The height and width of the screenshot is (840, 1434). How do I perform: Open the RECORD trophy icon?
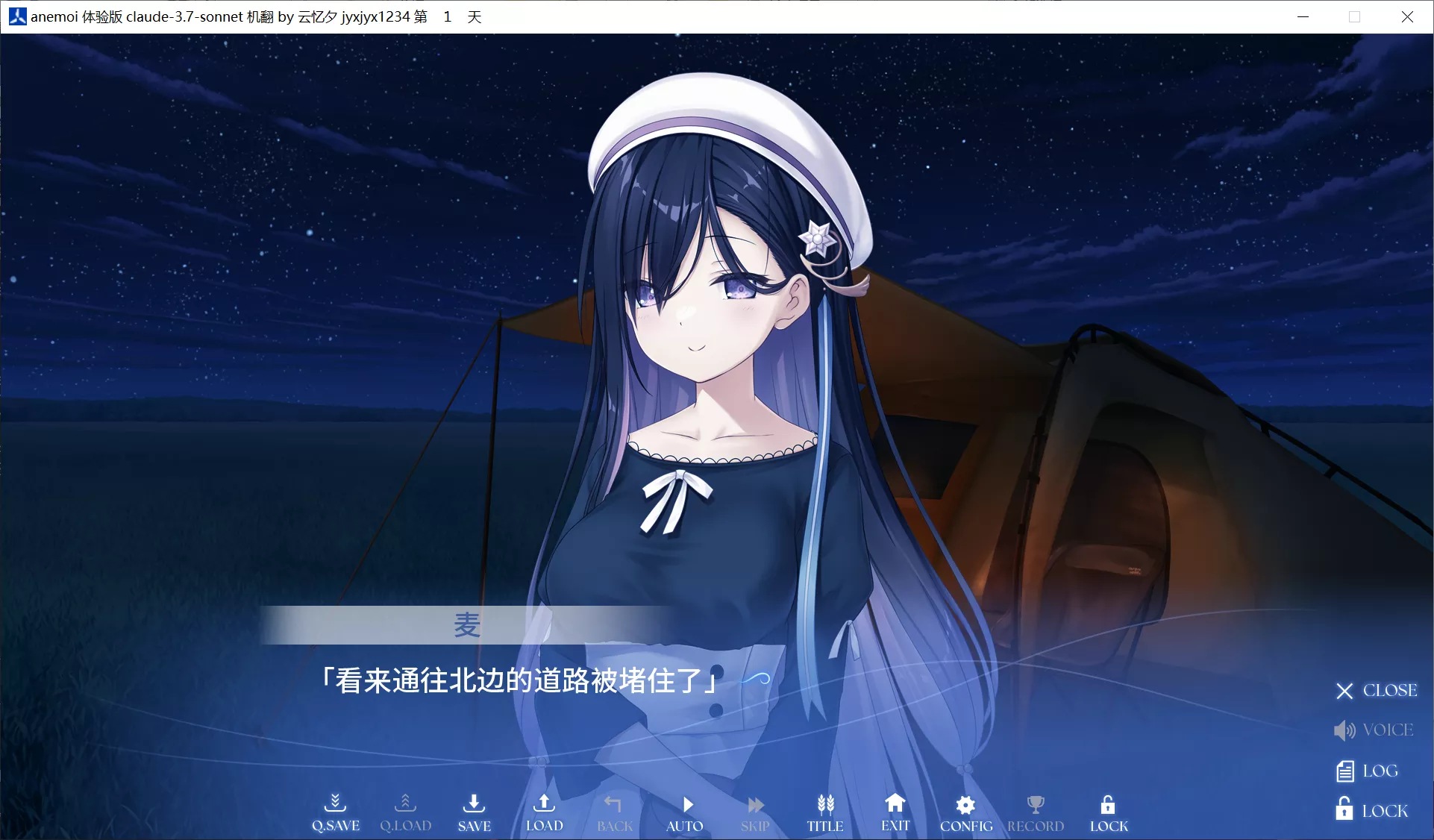(1036, 808)
